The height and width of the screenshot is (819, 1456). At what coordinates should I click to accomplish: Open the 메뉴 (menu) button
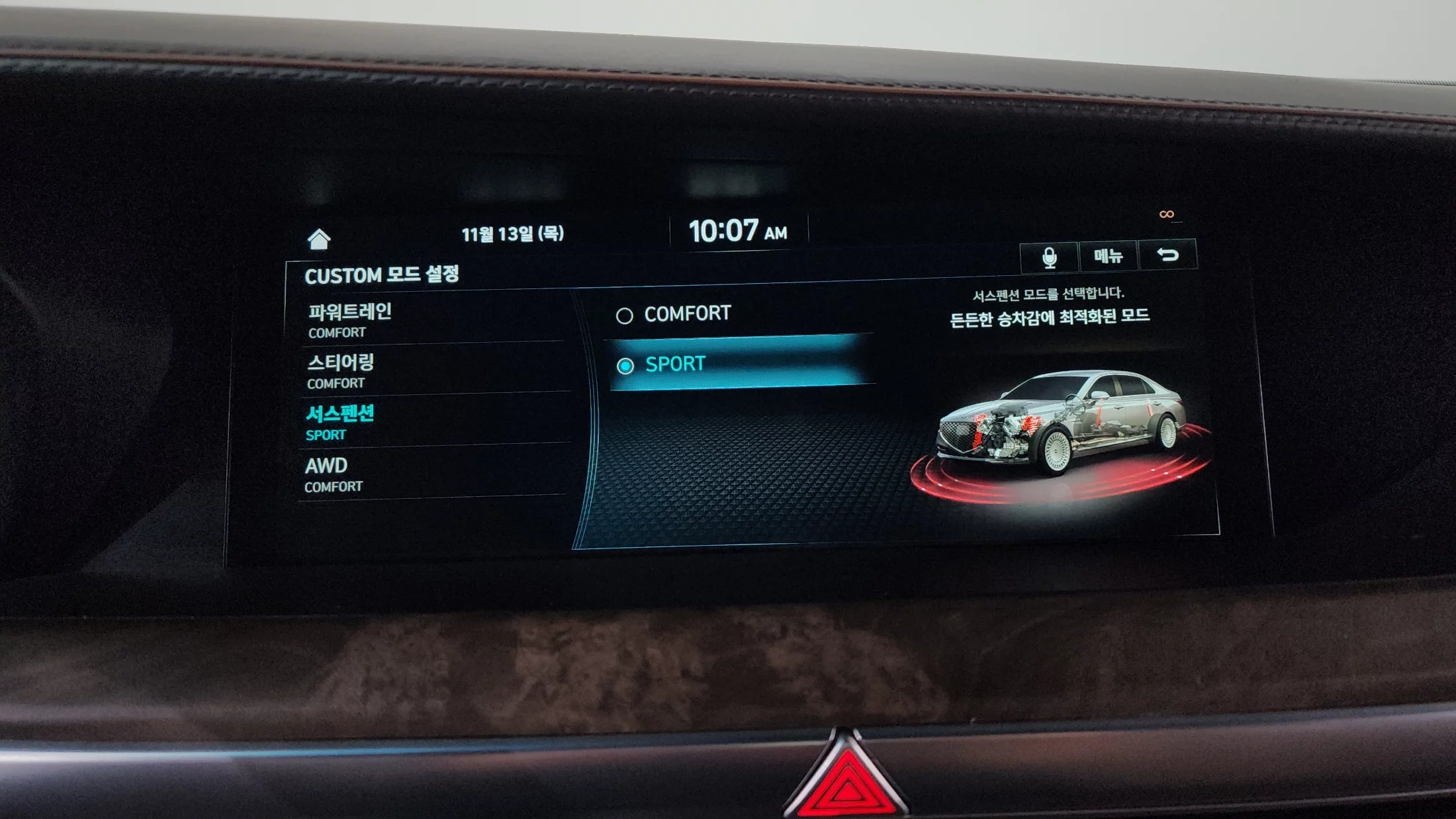(x=1109, y=256)
